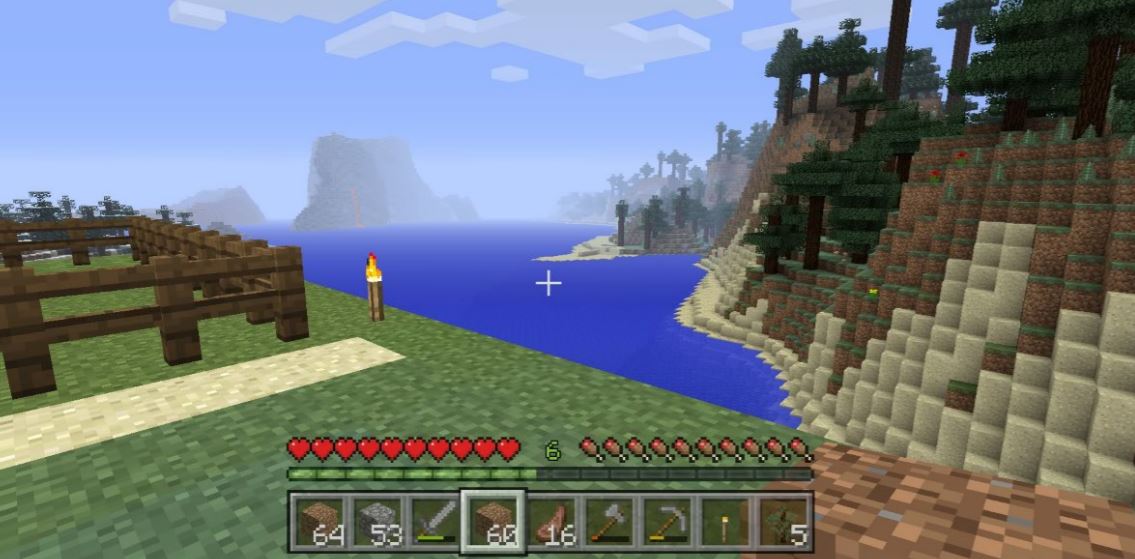Choose the torch hotbar slot

723,521
